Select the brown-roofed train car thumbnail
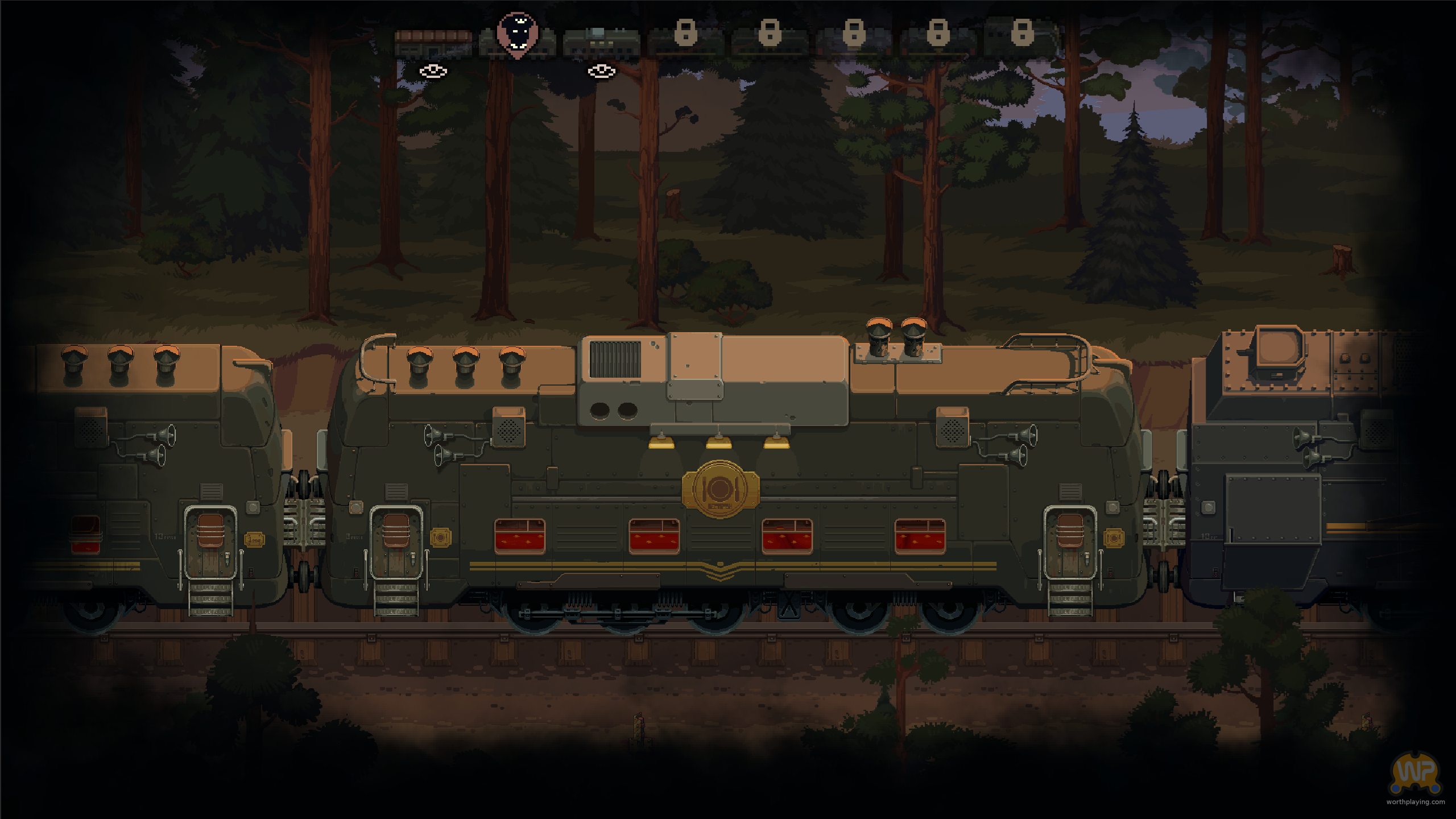Screen dimensions: 1456x819 pyautogui.click(x=433, y=44)
